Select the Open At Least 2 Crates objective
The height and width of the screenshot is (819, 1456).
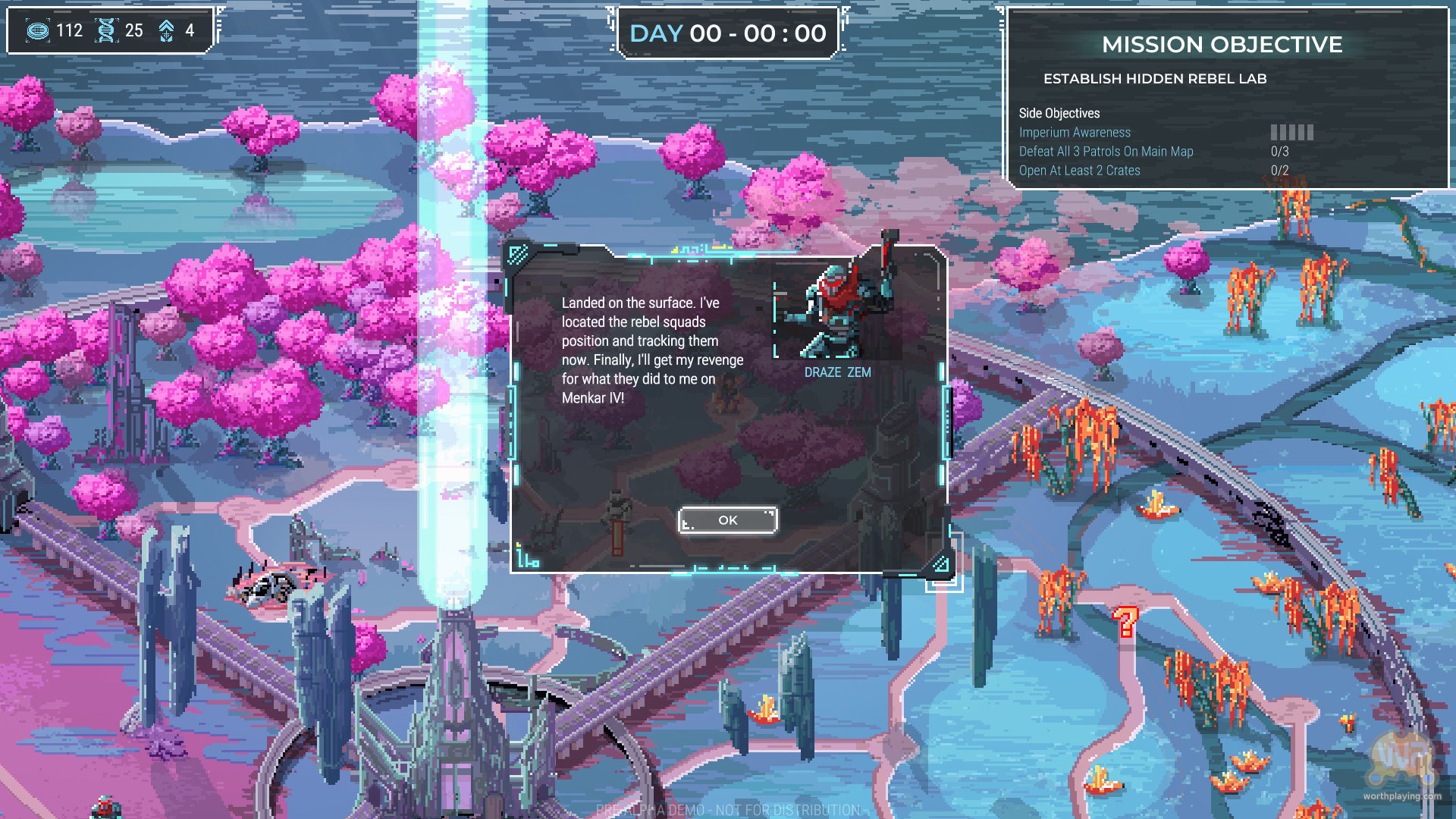pos(1079,171)
